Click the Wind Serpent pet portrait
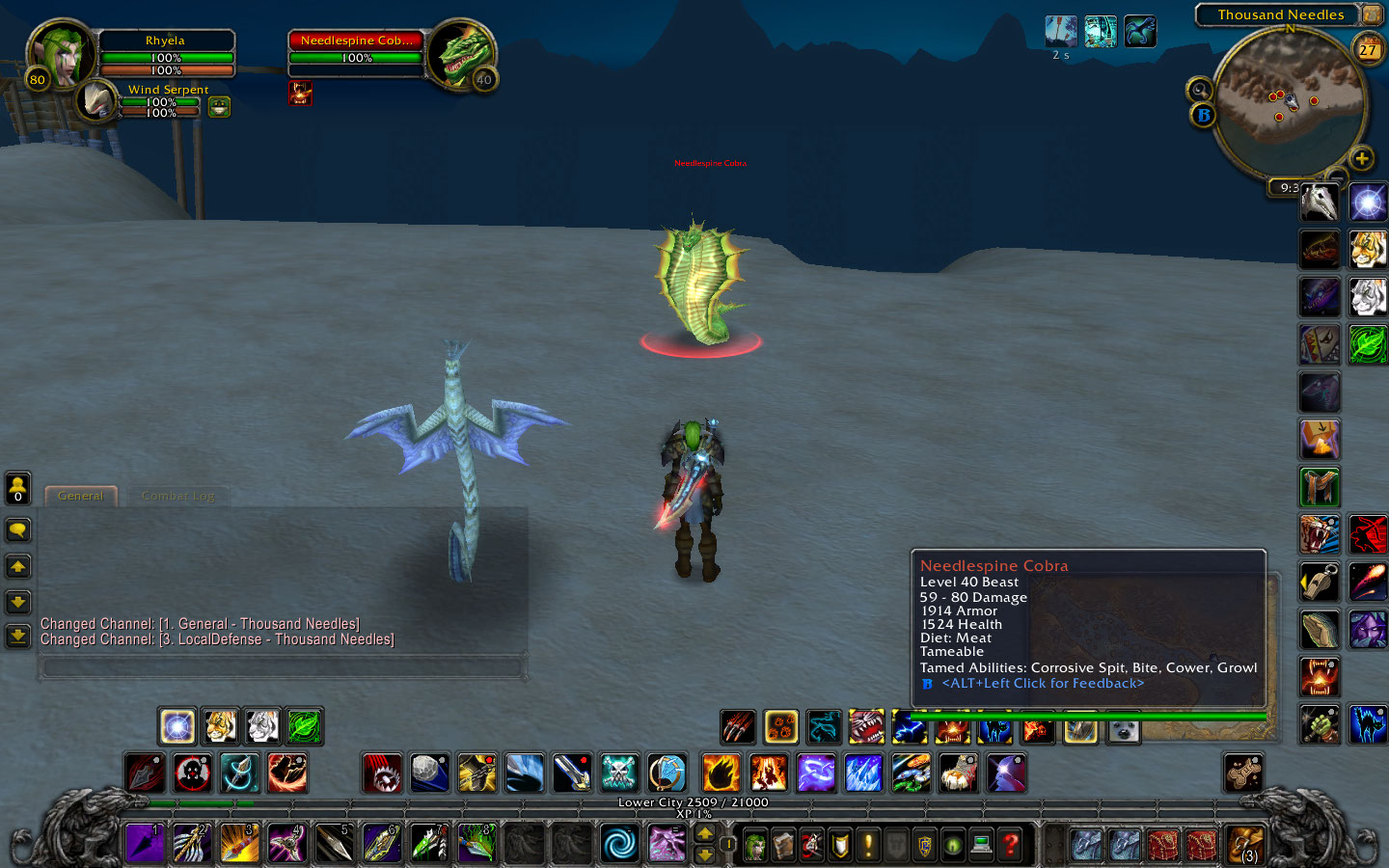Viewport: 1389px width, 868px height. point(97,100)
